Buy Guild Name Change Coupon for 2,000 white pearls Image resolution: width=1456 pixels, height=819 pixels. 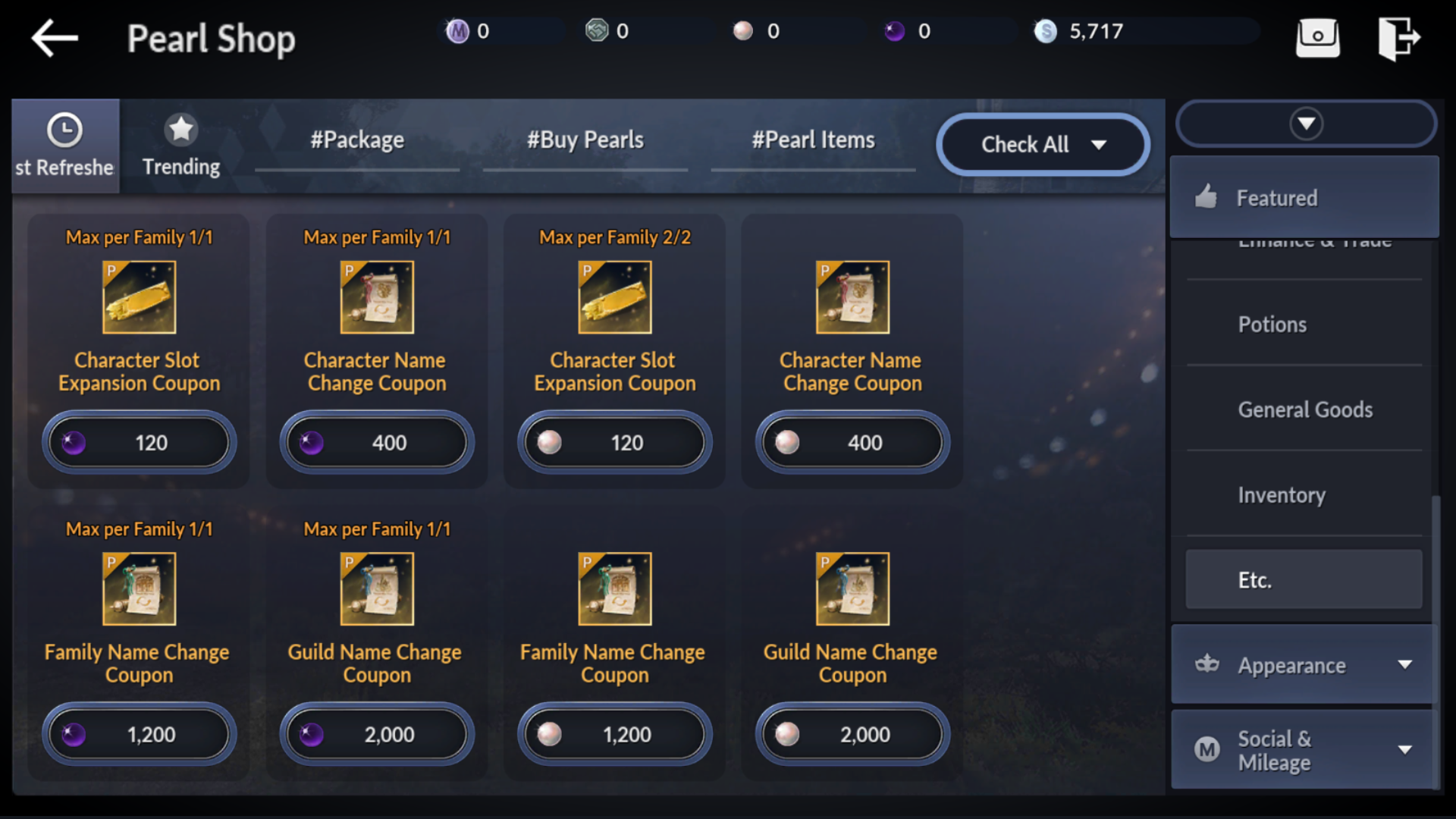[852, 734]
